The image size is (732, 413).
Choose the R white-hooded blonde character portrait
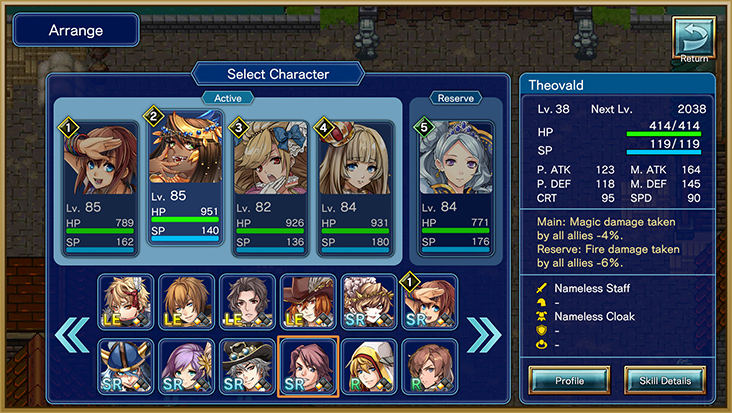coord(369,367)
